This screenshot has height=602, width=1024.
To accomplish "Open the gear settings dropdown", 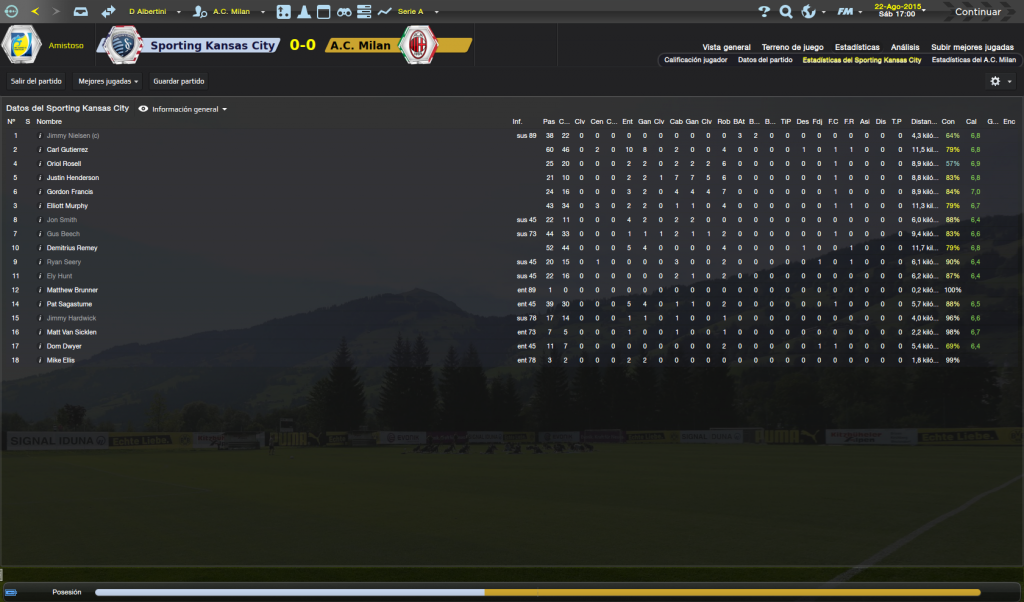I will point(1000,81).
